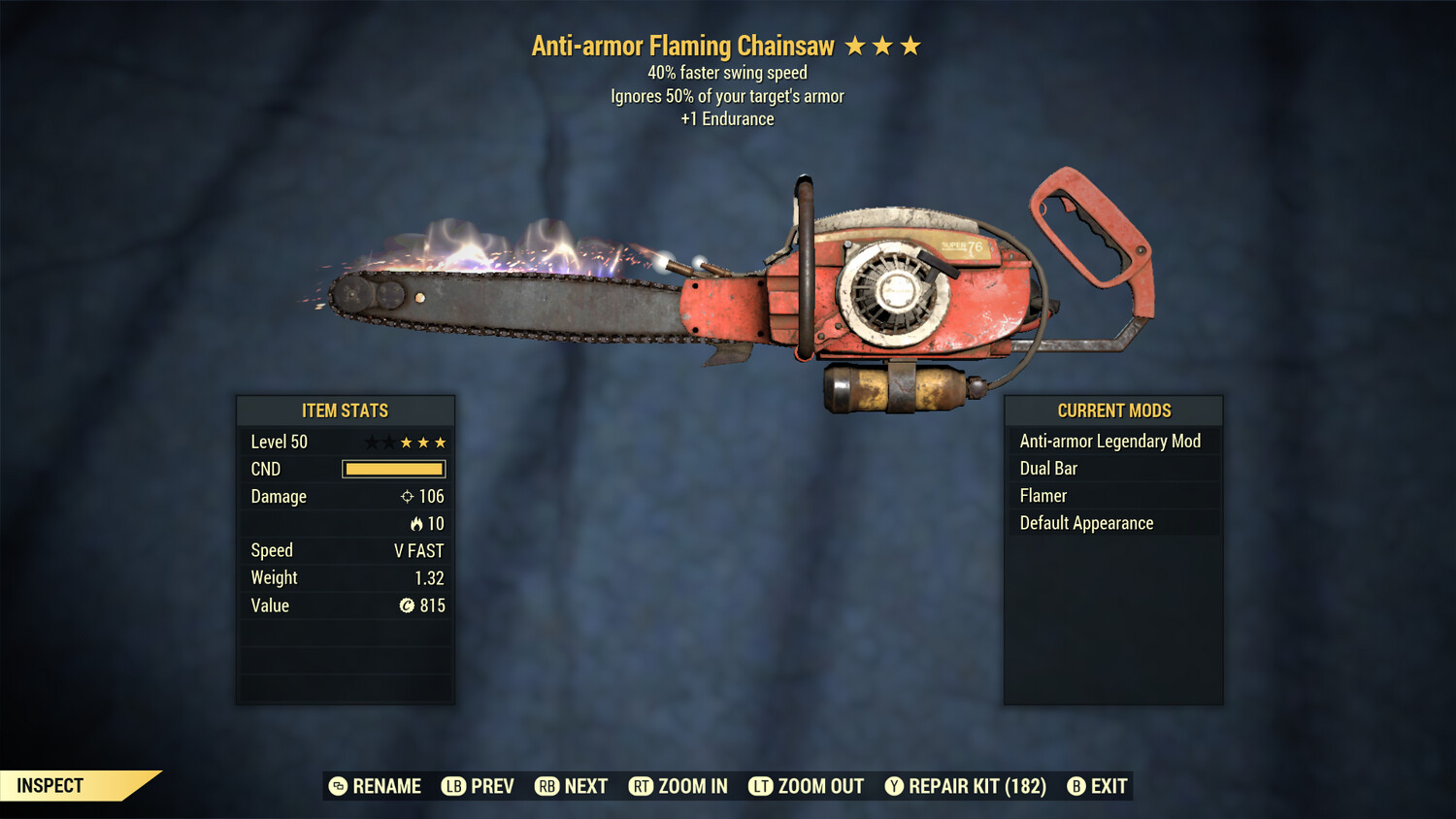Screen dimensions: 1456x819
Task: Go to the previous item with PREV
Action: coord(479,786)
